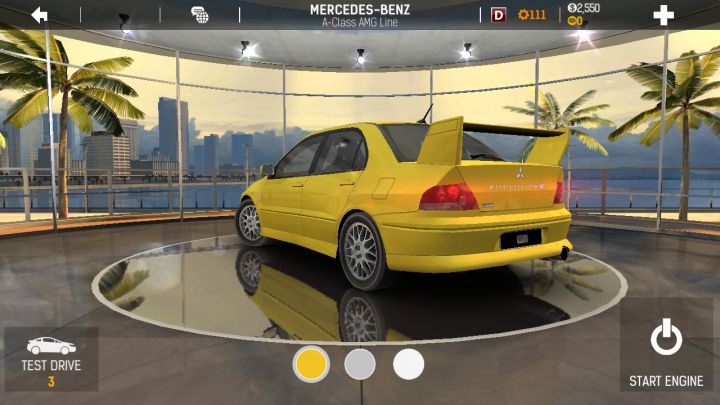
Task: Open the Mercedes-Benz A-Class car title
Action: click(x=362, y=15)
